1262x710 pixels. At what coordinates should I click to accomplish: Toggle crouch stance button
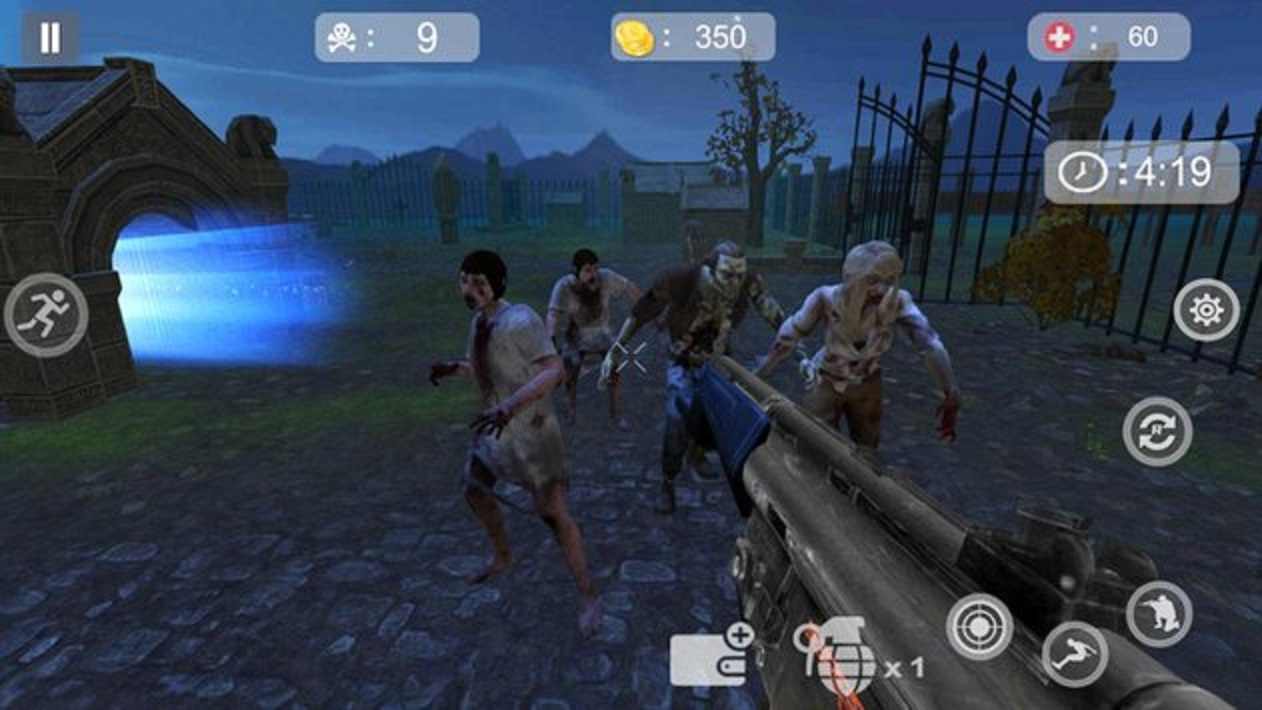1159,613
